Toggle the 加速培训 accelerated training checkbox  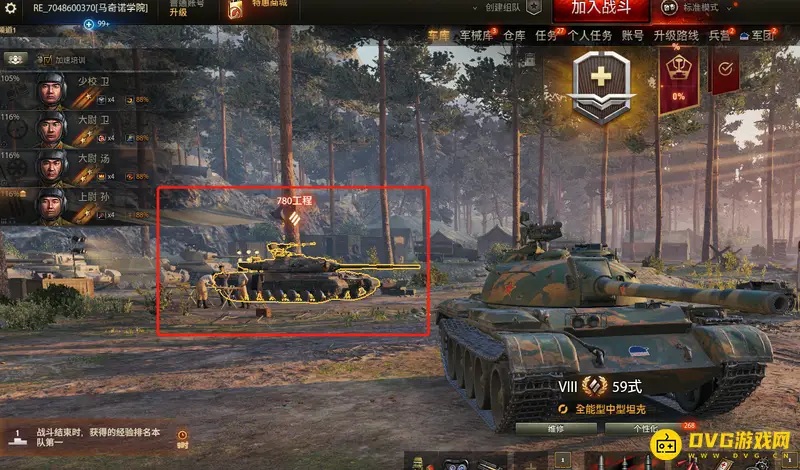point(44,60)
